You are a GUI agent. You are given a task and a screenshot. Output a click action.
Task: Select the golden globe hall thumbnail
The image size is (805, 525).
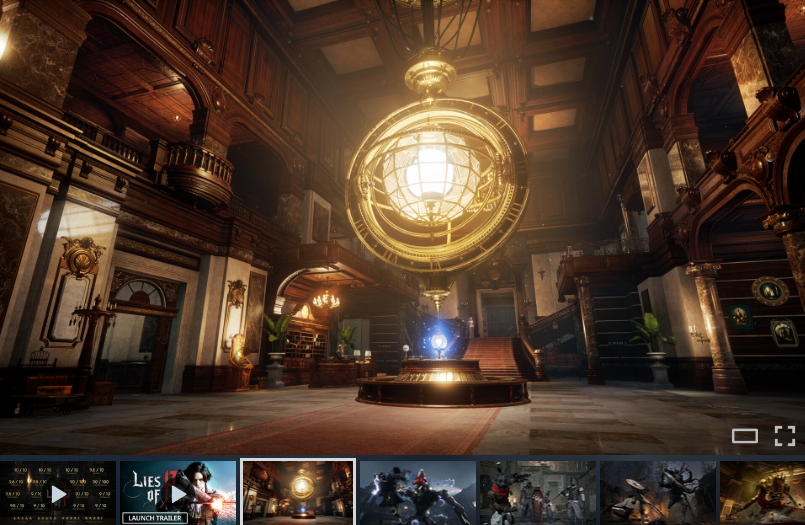coord(298,492)
